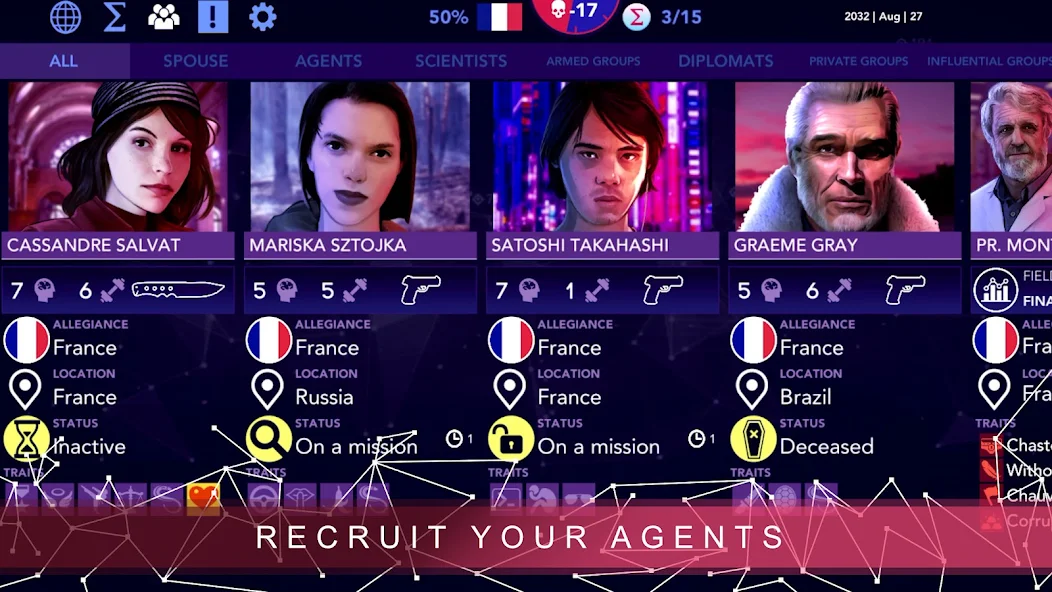Screen dimensions: 1052x592
Task: Select Mariska Sztojka's portrait card
Action: pyautogui.click(x=360, y=157)
